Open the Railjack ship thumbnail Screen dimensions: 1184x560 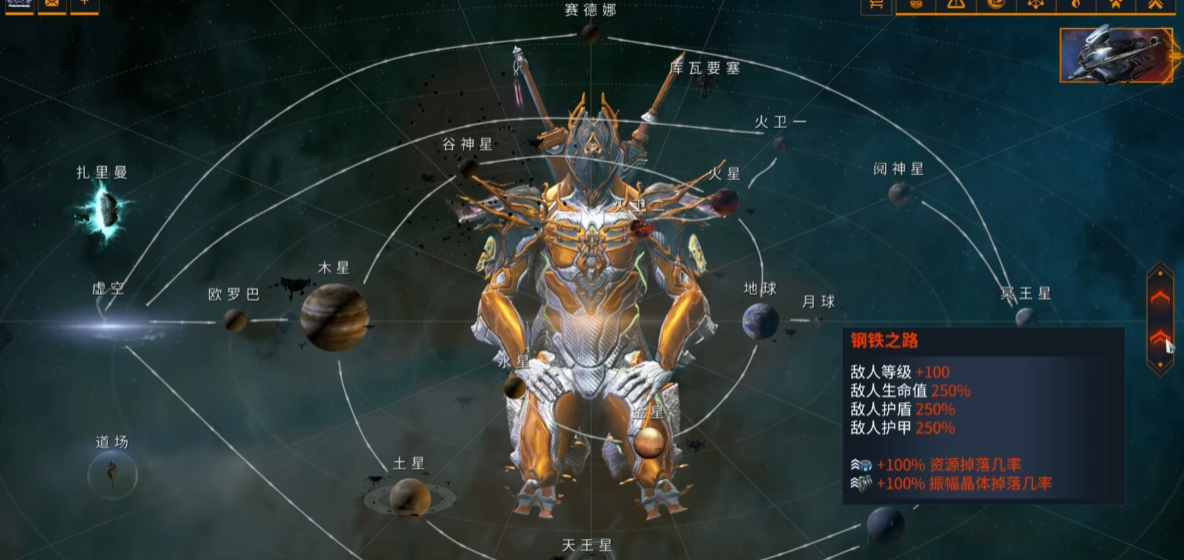1116,55
